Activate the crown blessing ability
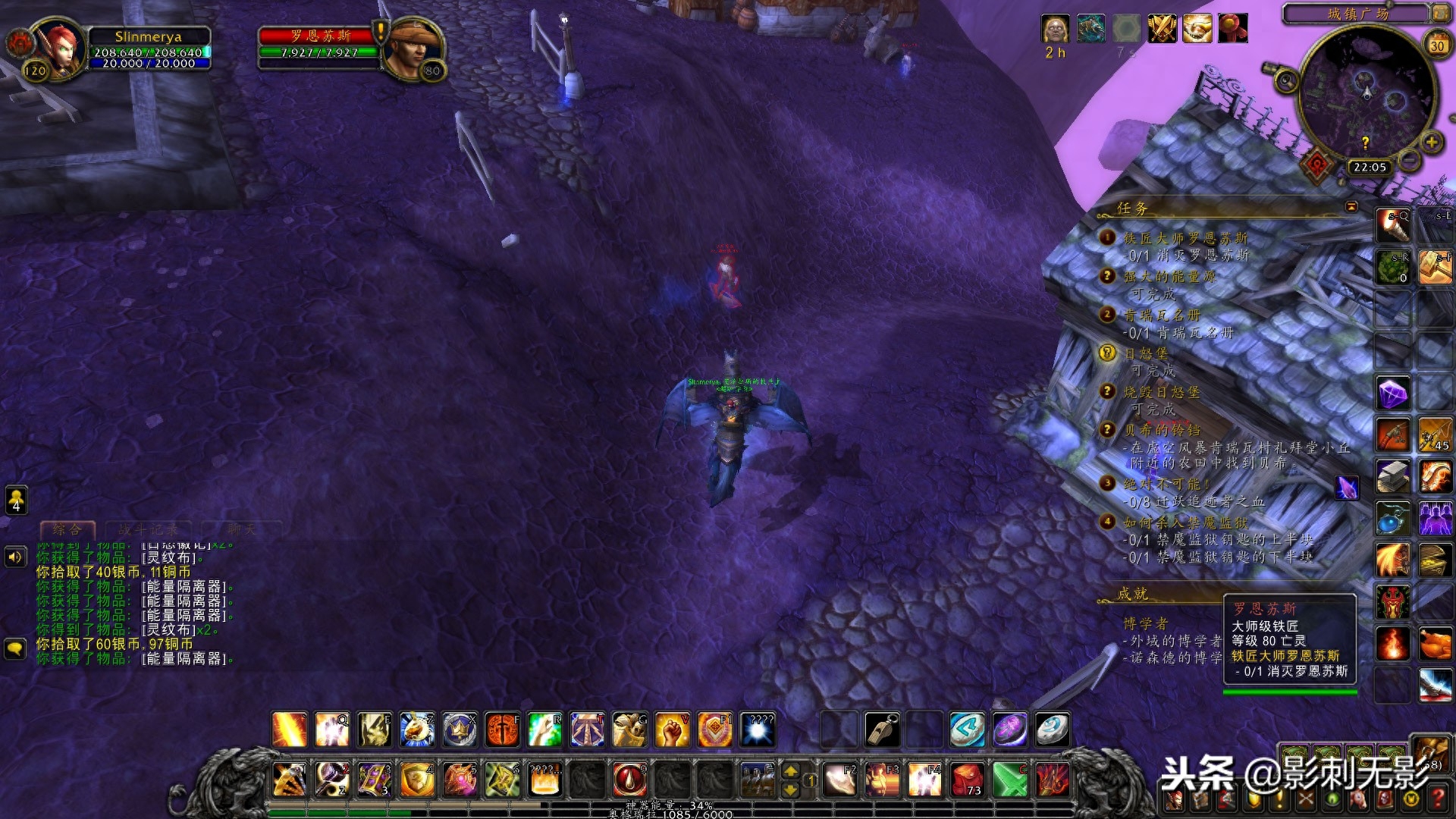1456x819 pixels. [459, 730]
